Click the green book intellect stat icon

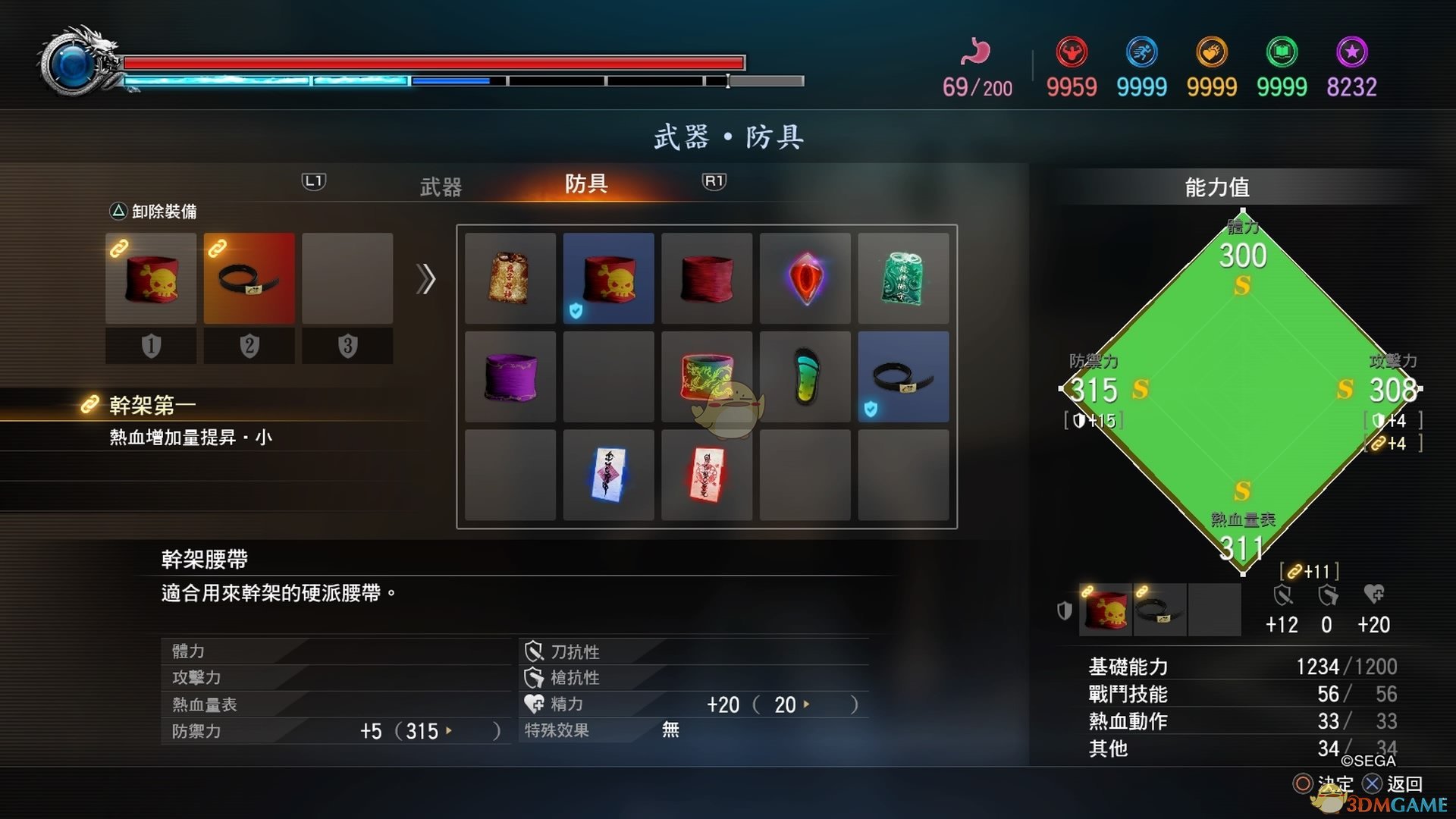1282,52
